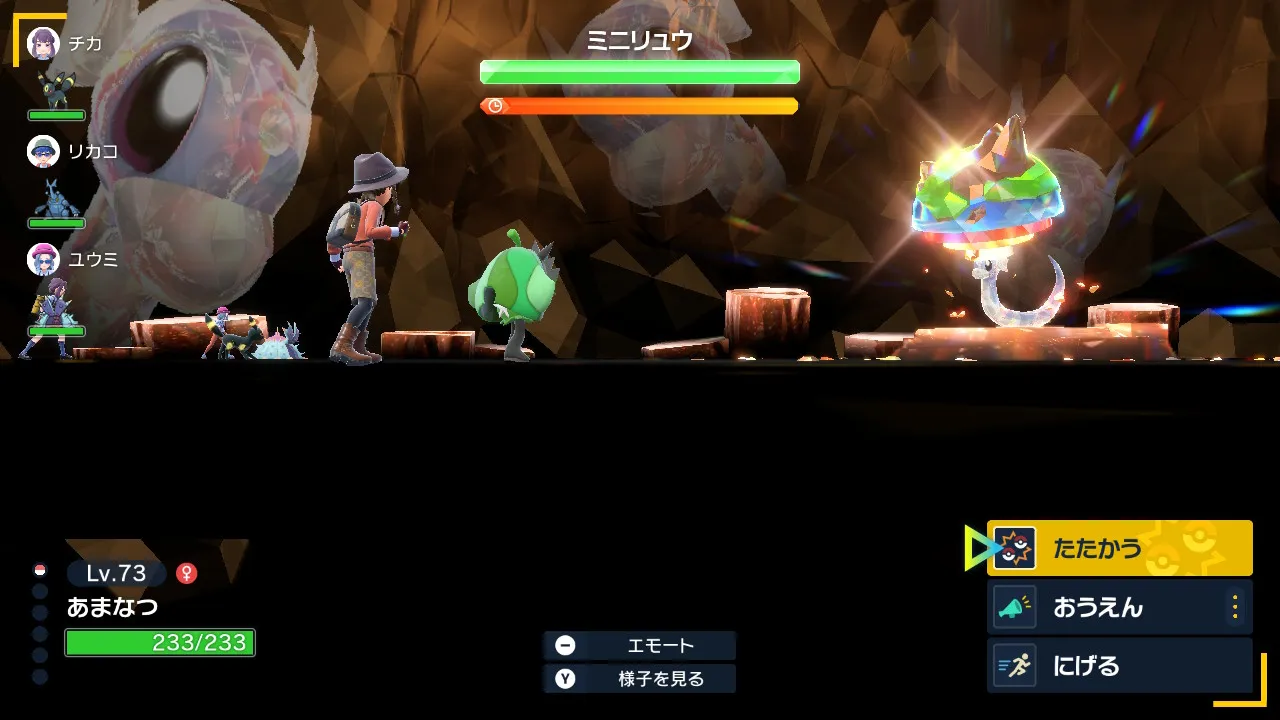Select たたかう to fight
The height and width of the screenshot is (720, 1280).
click(1118, 548)
